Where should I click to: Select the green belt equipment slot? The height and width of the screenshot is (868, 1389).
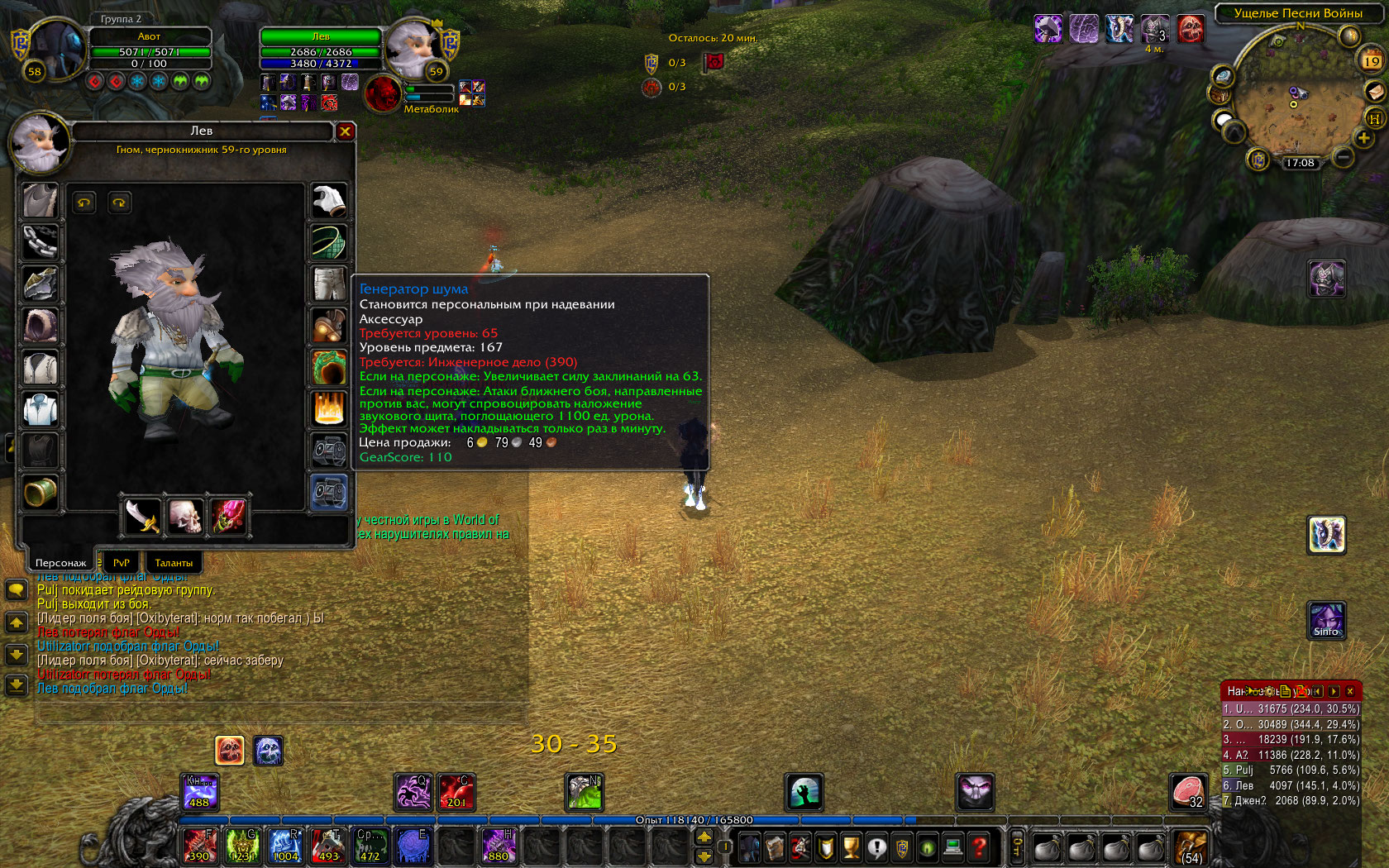pyautogui.click(x=329, y=242)
